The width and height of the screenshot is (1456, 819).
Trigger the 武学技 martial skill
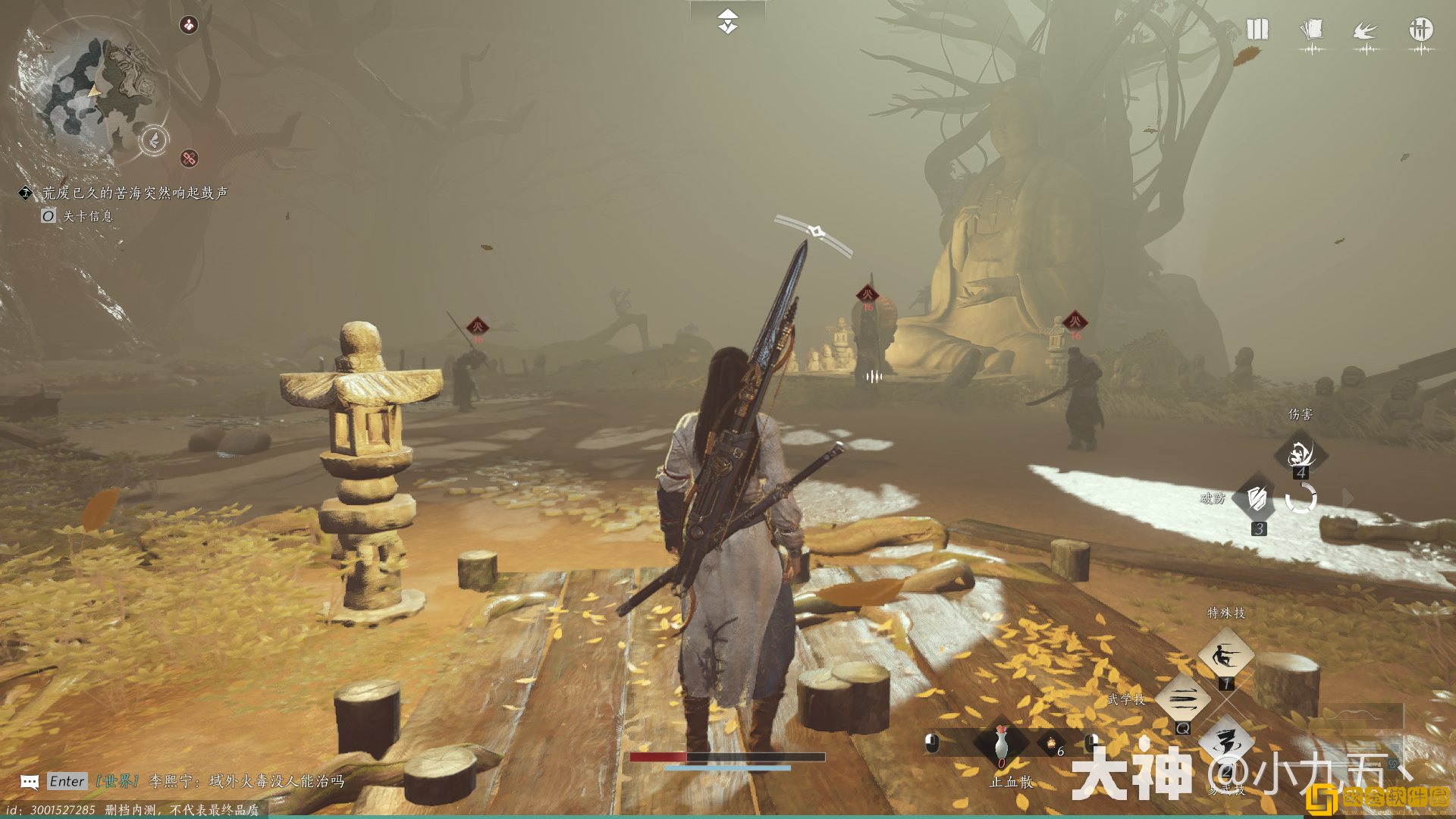pyautogui.click(x=1183, y=699)
